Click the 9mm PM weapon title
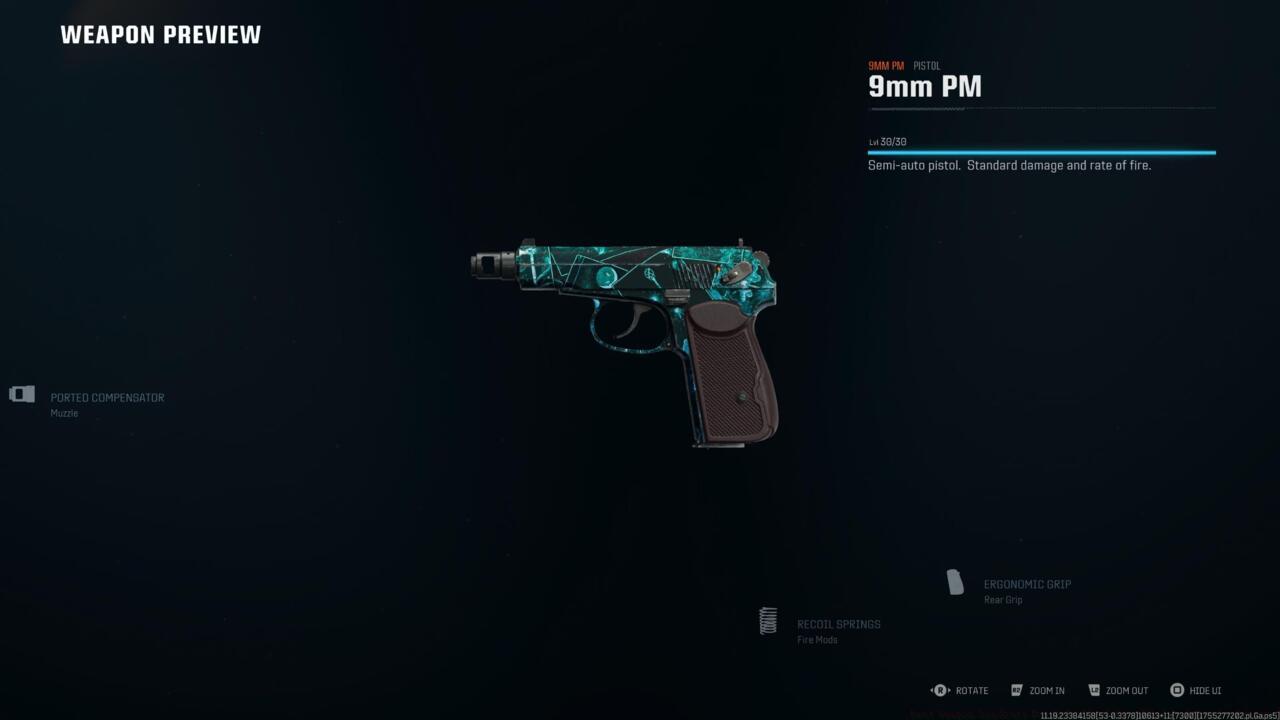 tap(924, 87)
